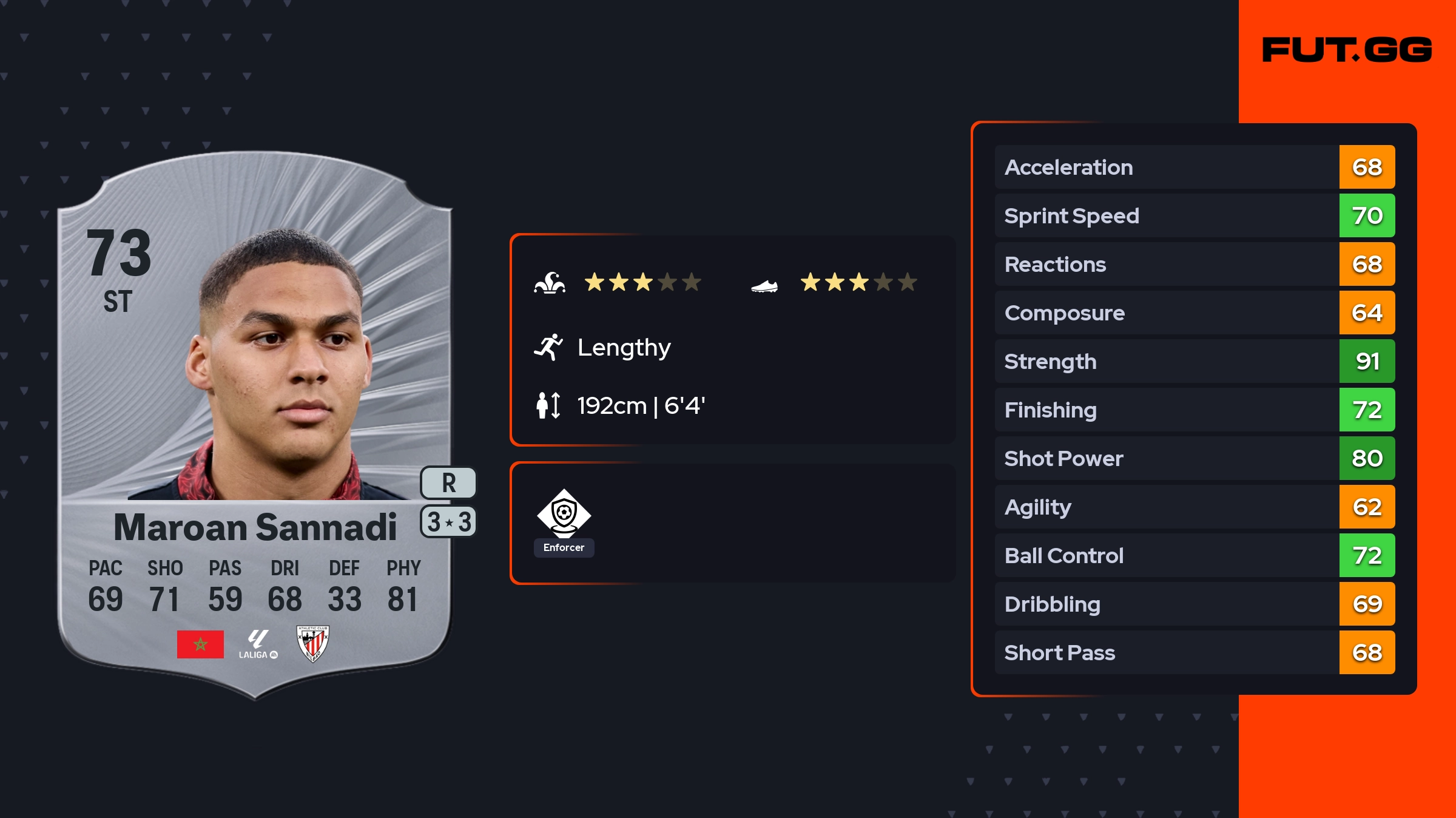The width and height of the screenshot is (1456, 818).
Task: Select the LALIGA league logo on card
Action: click(258, 644)
